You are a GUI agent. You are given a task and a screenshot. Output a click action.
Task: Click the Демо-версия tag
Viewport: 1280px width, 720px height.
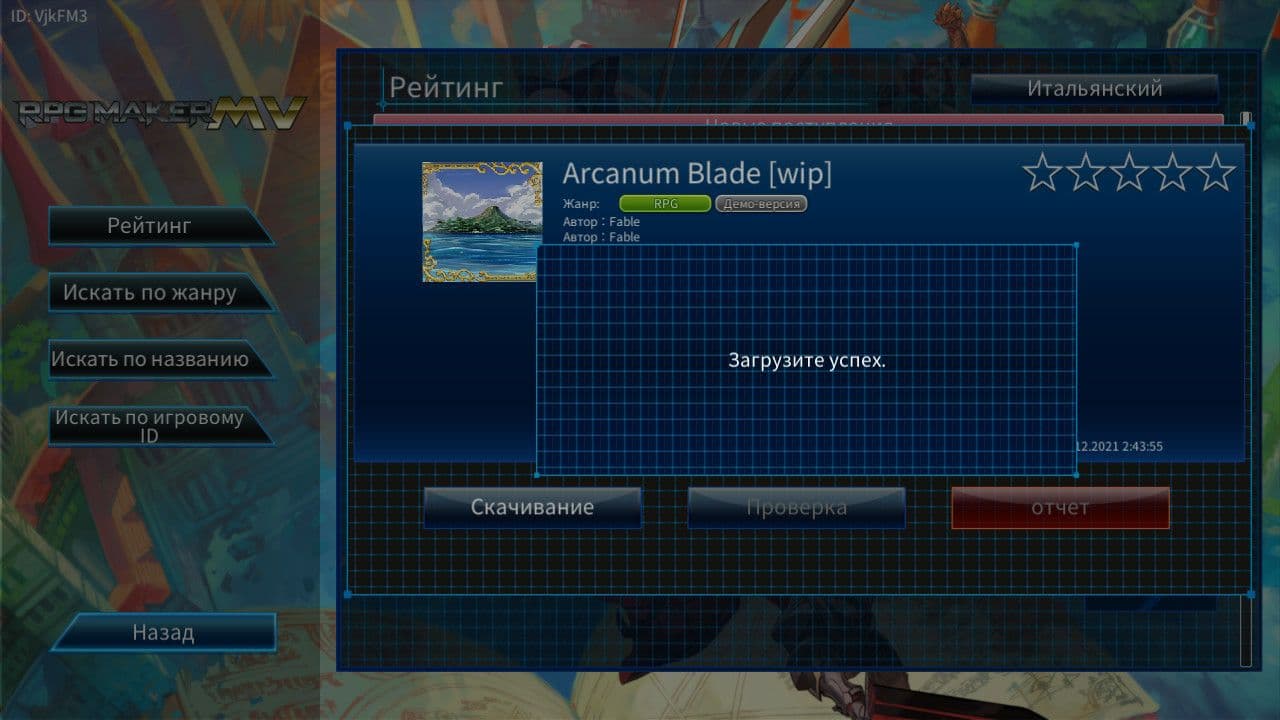coord(761,204)
